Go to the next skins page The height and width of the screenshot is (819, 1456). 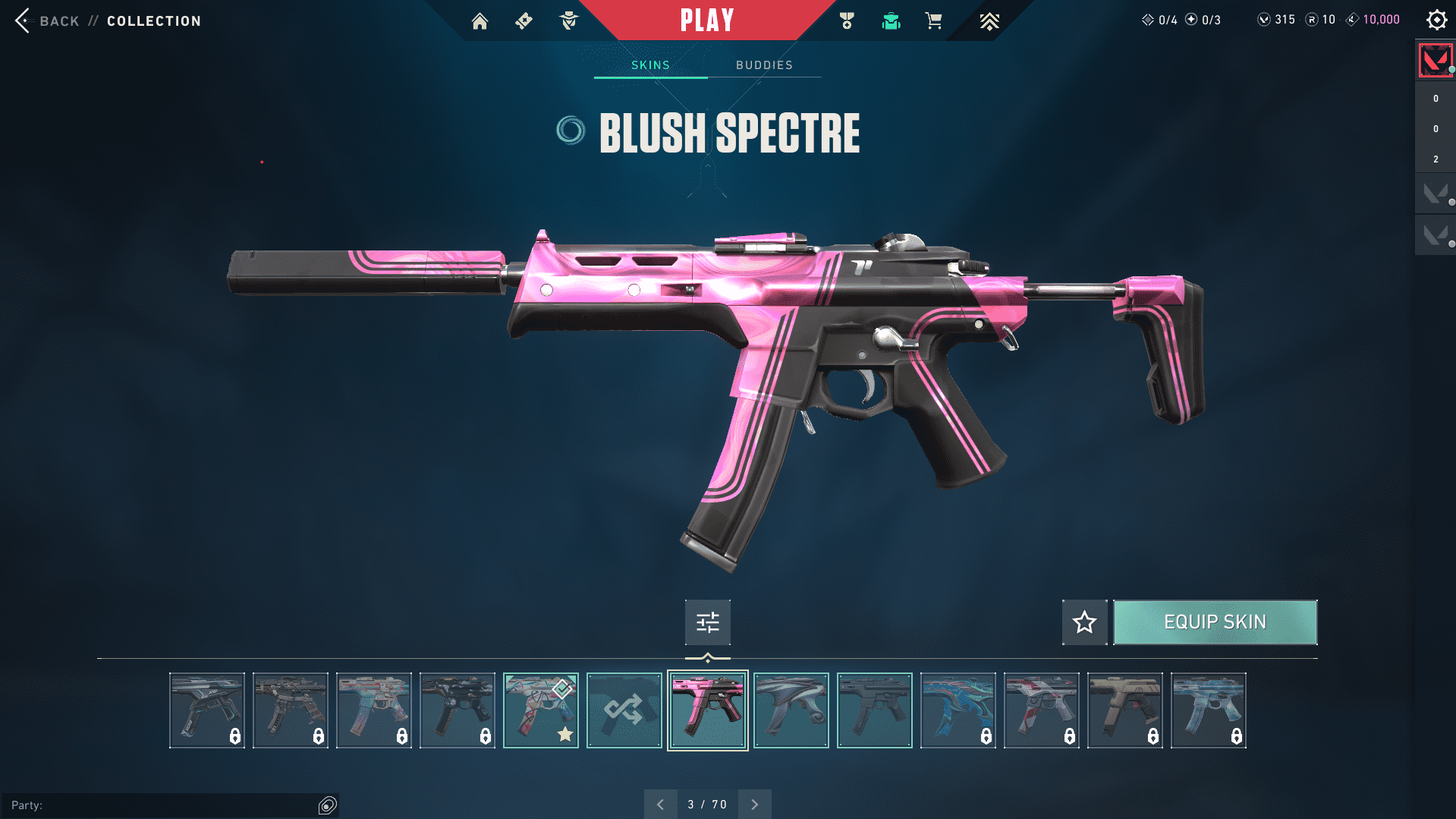tap(754, 805)
